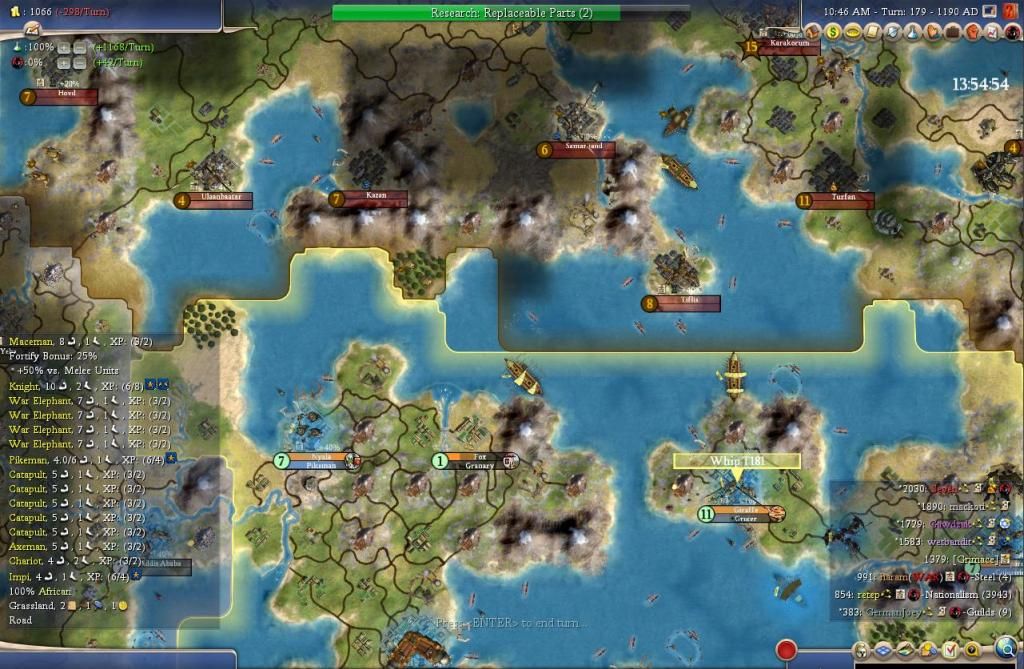Increase the espionage rate with plus button

[x=63, y=62]
